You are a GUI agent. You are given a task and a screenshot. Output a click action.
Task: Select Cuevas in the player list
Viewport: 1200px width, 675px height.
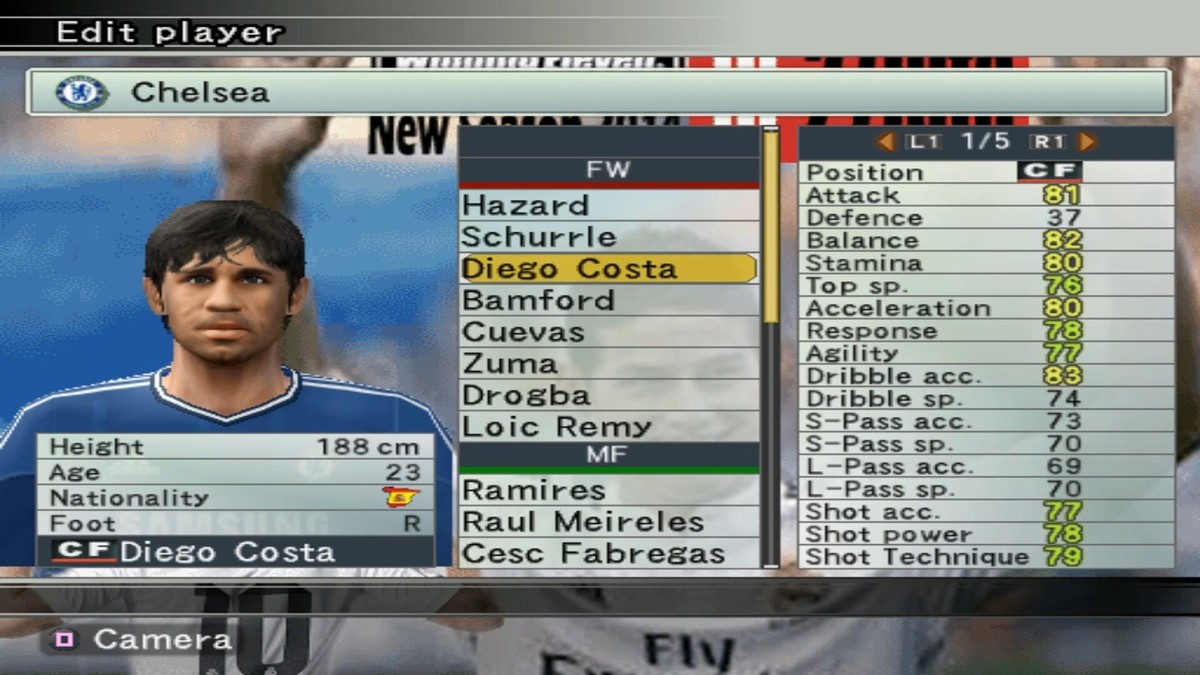pos(608,333)
